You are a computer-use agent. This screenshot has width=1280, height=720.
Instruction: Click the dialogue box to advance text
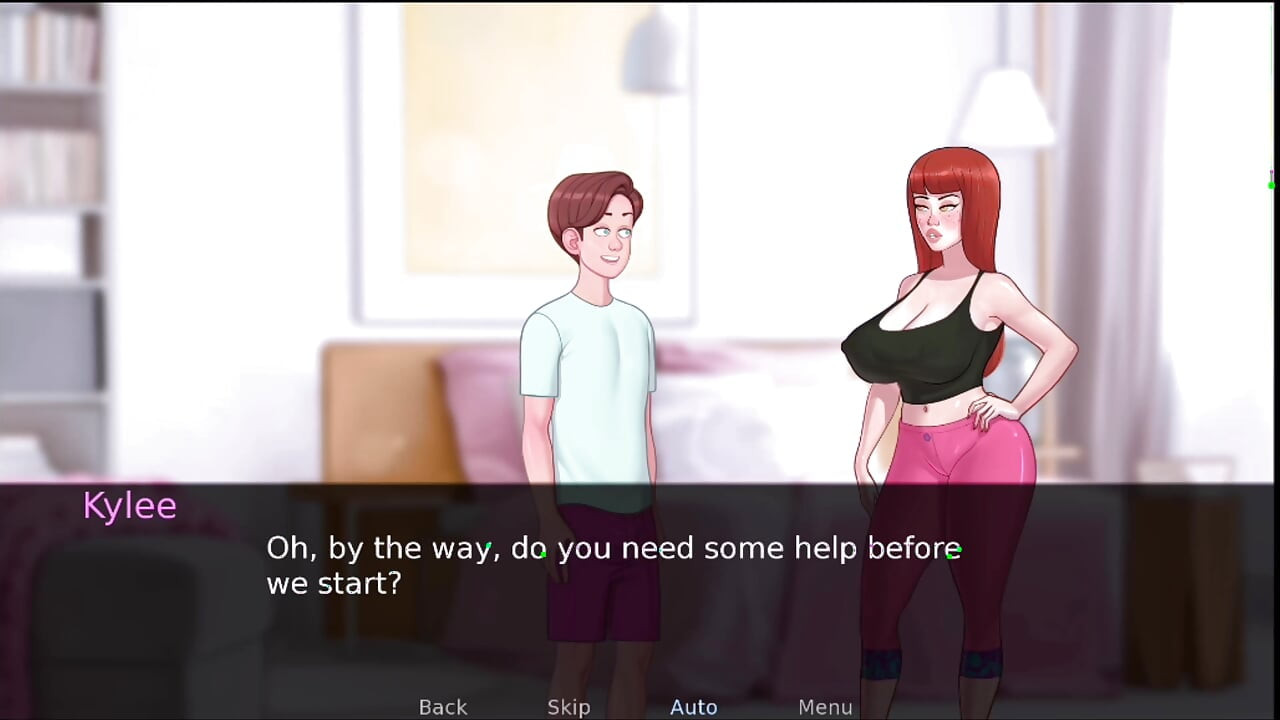click(x=640, y=580)
